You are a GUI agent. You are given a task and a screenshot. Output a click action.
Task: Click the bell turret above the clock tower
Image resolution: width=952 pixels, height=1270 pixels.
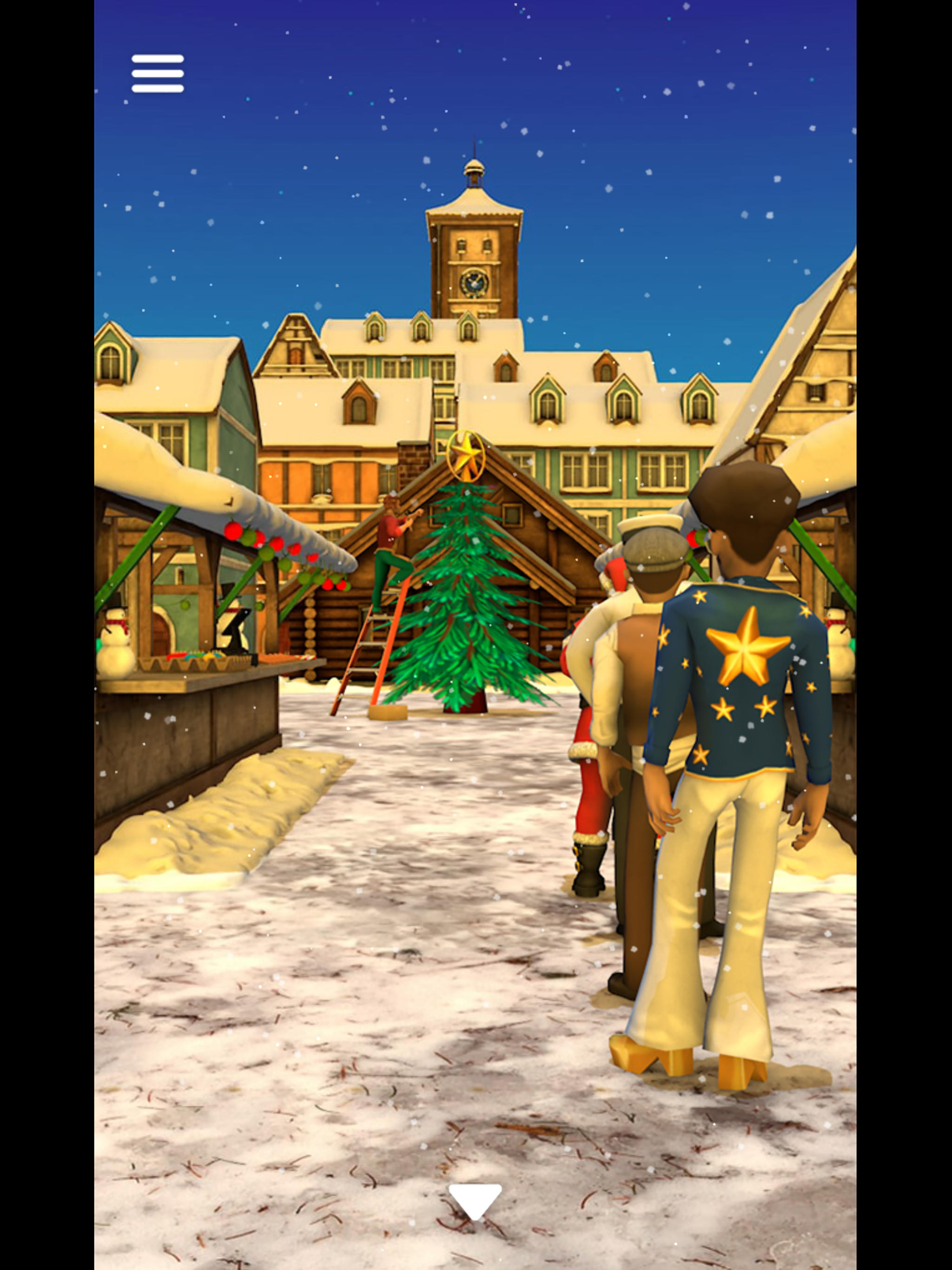[473, 172]
